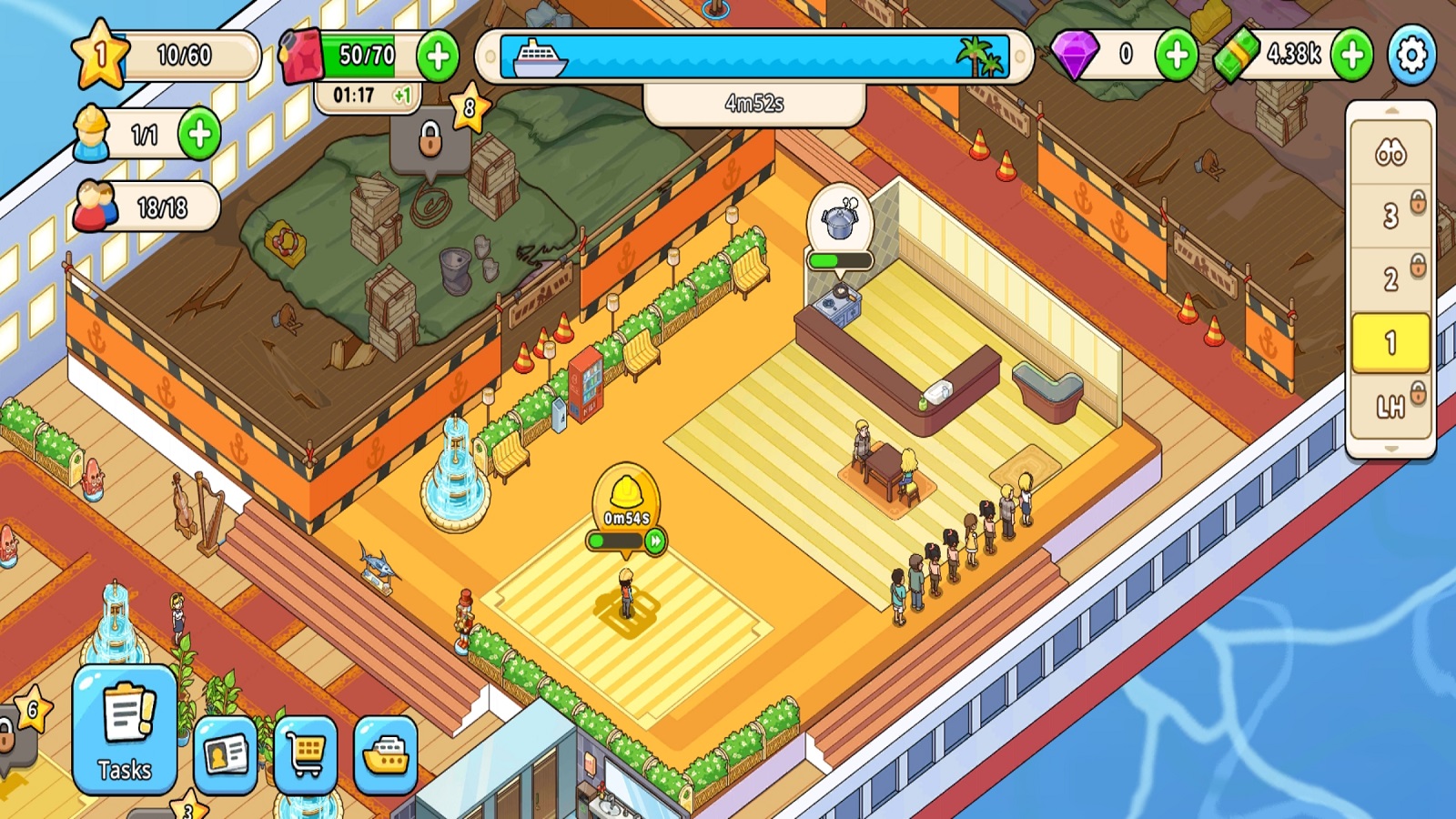Speed up the construction timer

[655, 541]
